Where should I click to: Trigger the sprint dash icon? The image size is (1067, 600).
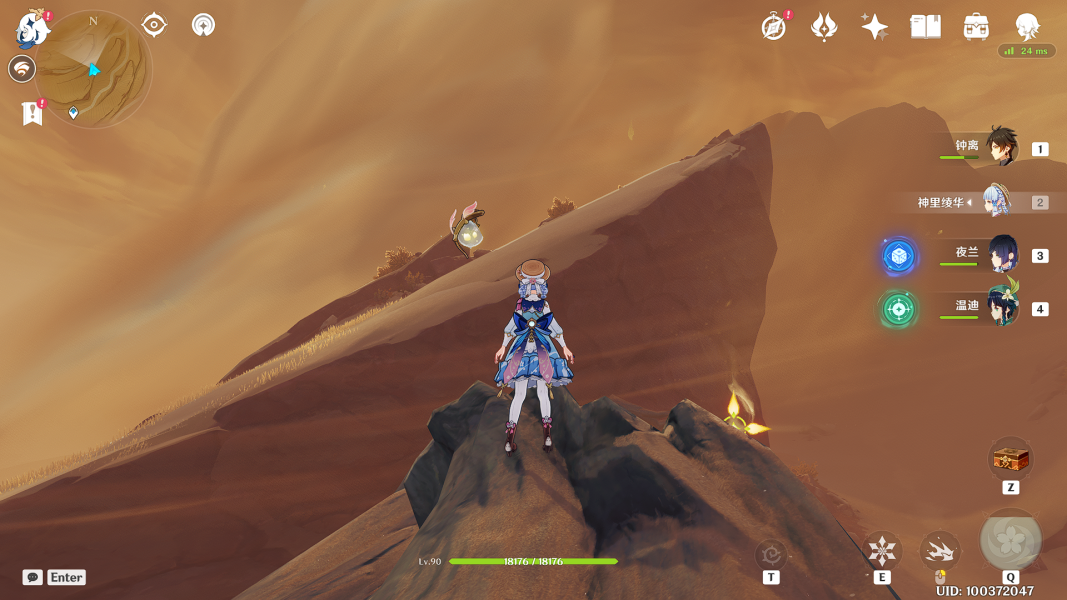point(939,550)
